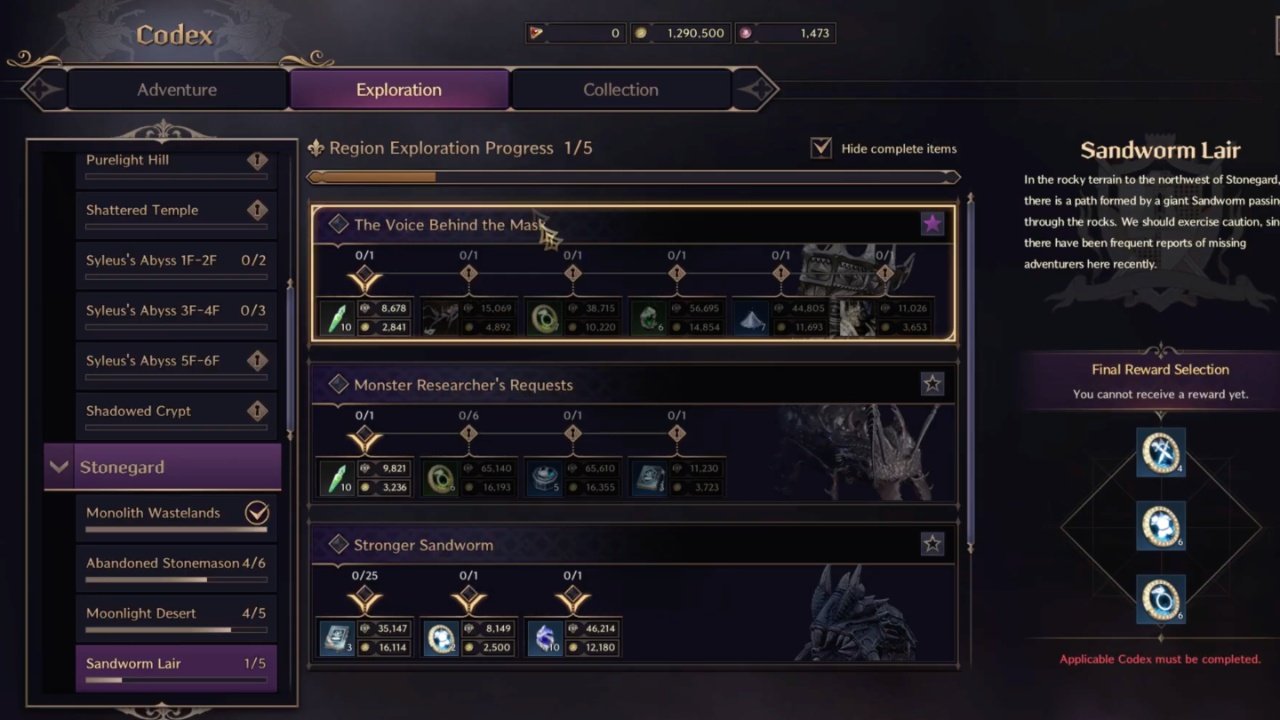Click the armor piece final reward icon
Viewport: 1280px width, 720px height.
click(1160, 527)
